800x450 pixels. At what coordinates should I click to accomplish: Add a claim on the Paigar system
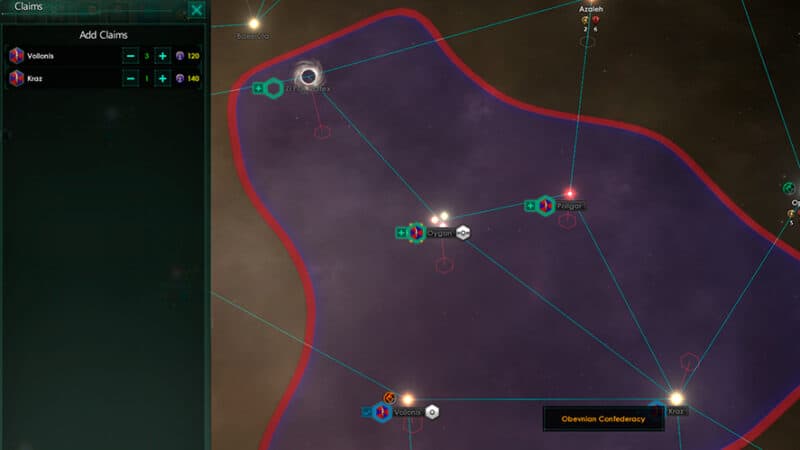click(x=531, y=206)
